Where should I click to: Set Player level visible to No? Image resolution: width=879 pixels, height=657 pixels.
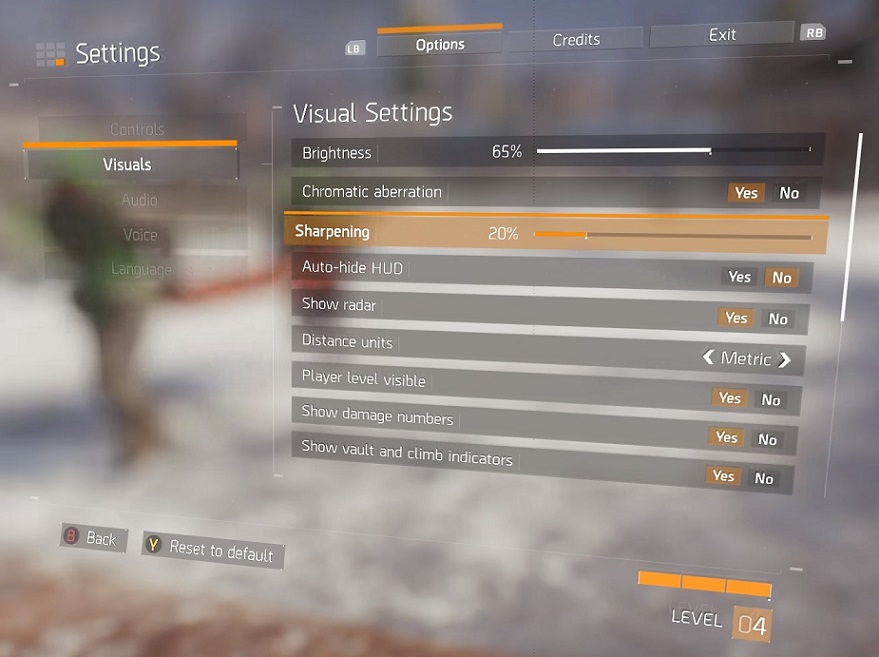[x=770, y=400]
